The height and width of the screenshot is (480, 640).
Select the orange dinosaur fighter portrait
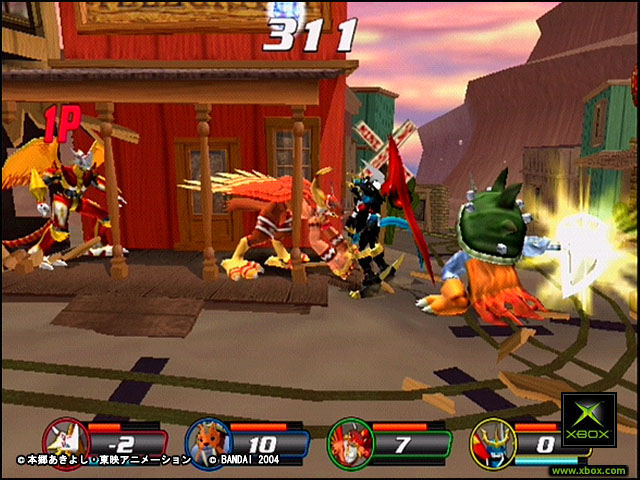tap(206, 441)
